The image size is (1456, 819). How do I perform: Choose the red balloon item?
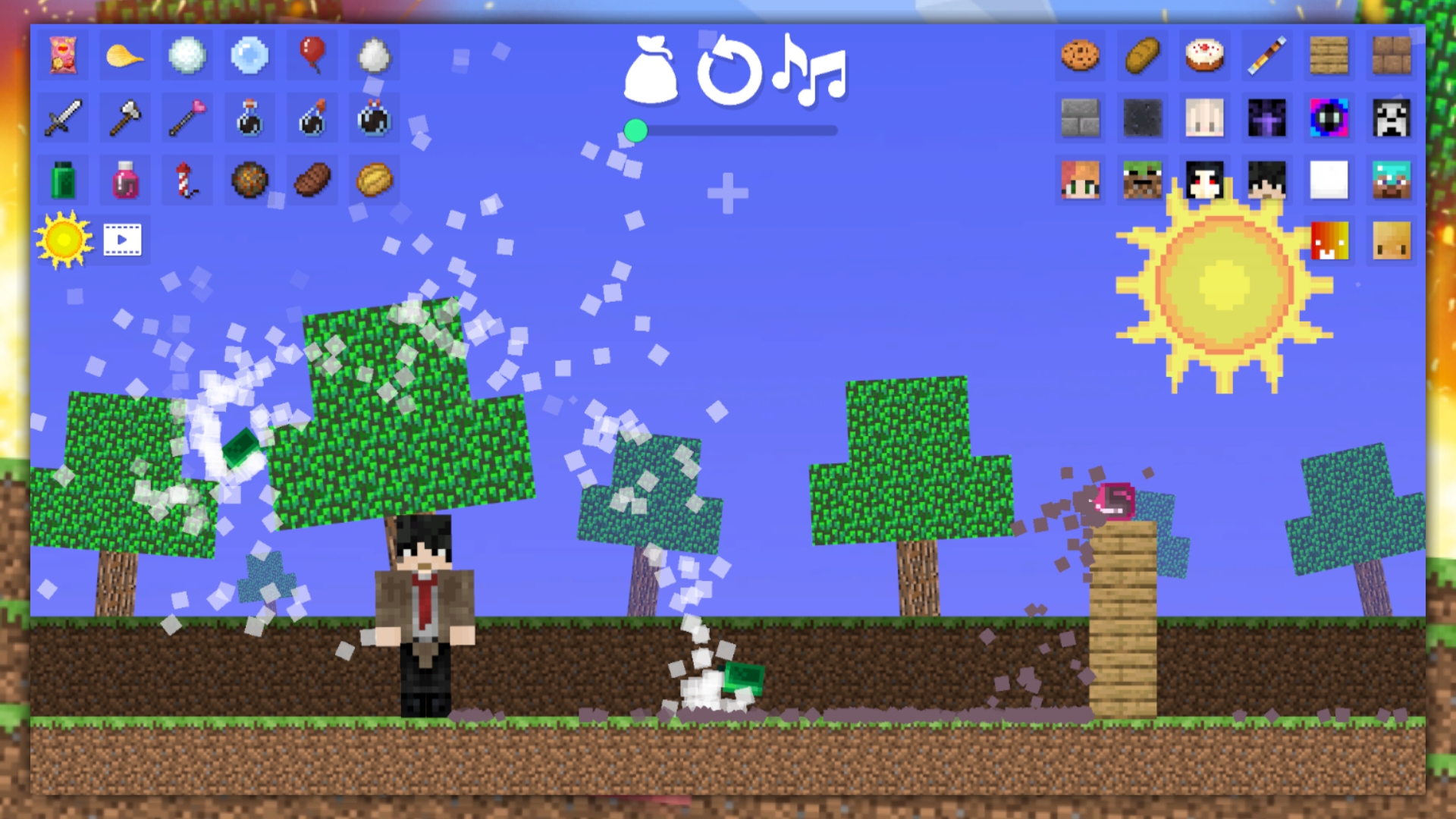tap(311, 55)
